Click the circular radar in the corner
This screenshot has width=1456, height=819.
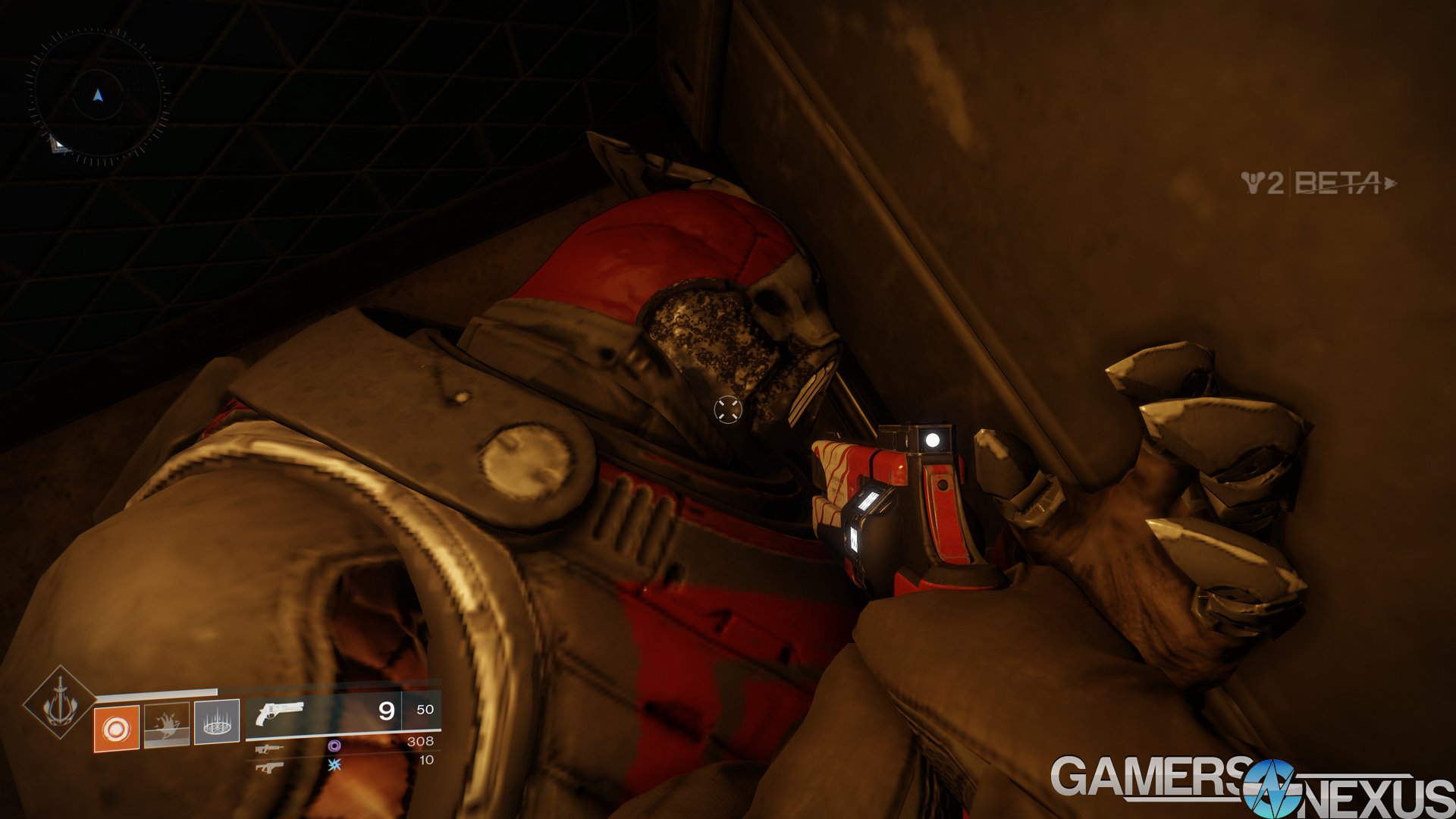click(x=97, y=96)
